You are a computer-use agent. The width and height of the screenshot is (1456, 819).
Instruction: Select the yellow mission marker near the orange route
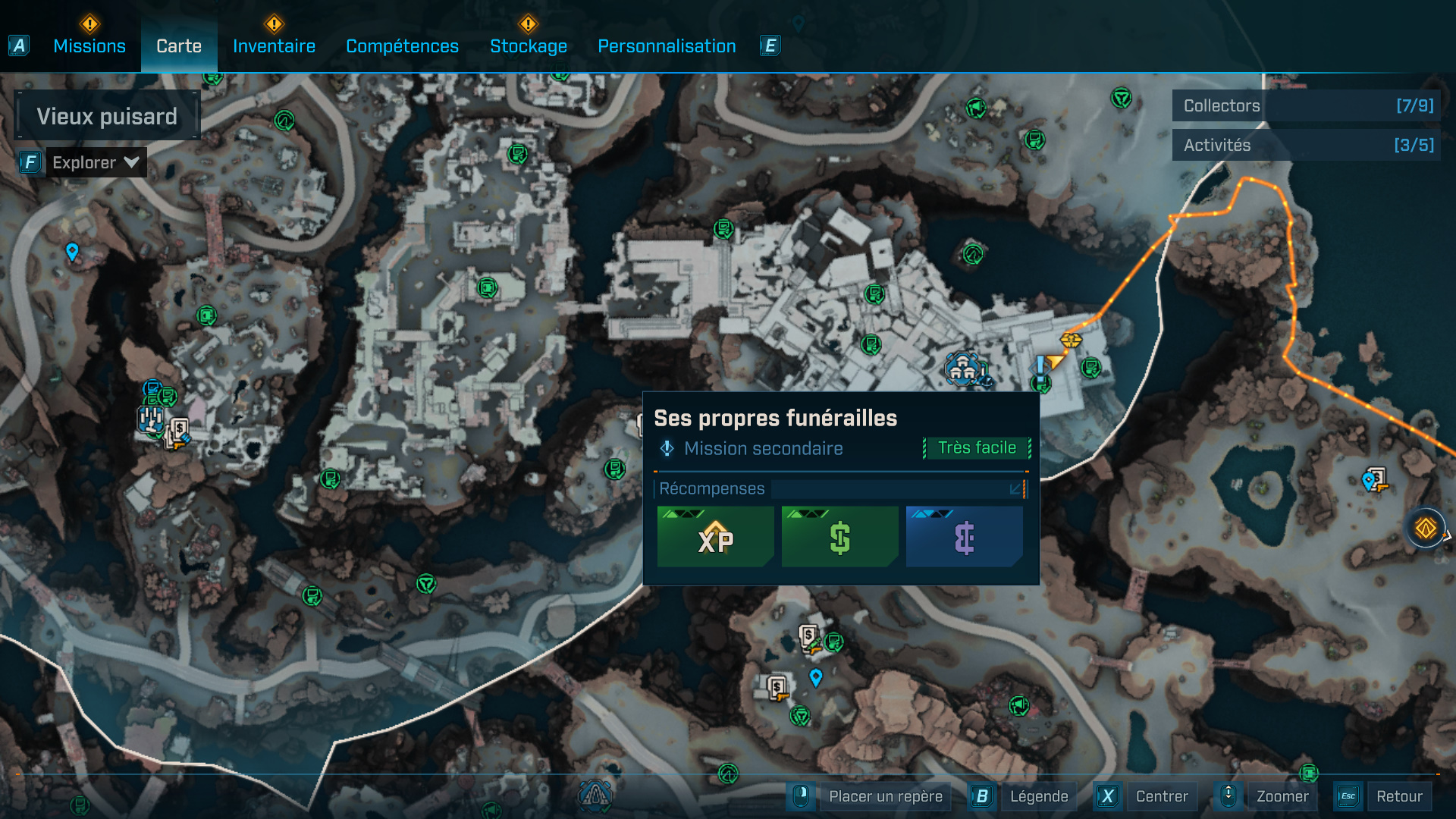coord(1072,340)
